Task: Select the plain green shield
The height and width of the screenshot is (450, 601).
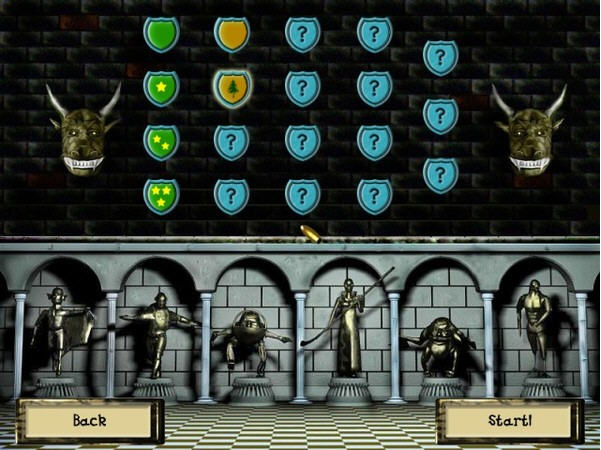Action: pos(160,34)
